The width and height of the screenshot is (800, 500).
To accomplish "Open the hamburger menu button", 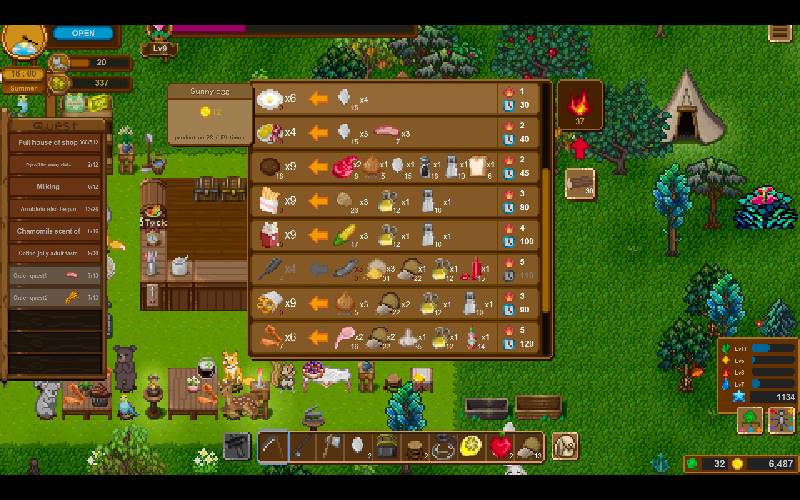I will (780, 33).
